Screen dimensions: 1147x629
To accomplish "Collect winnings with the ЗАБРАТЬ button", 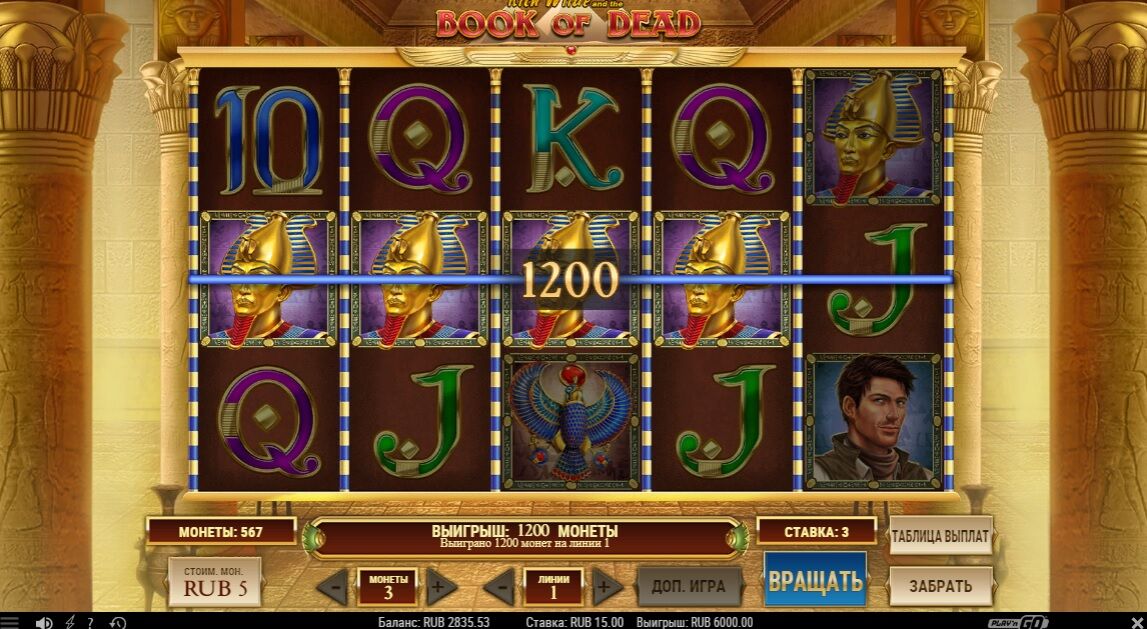I will point(940,585).
